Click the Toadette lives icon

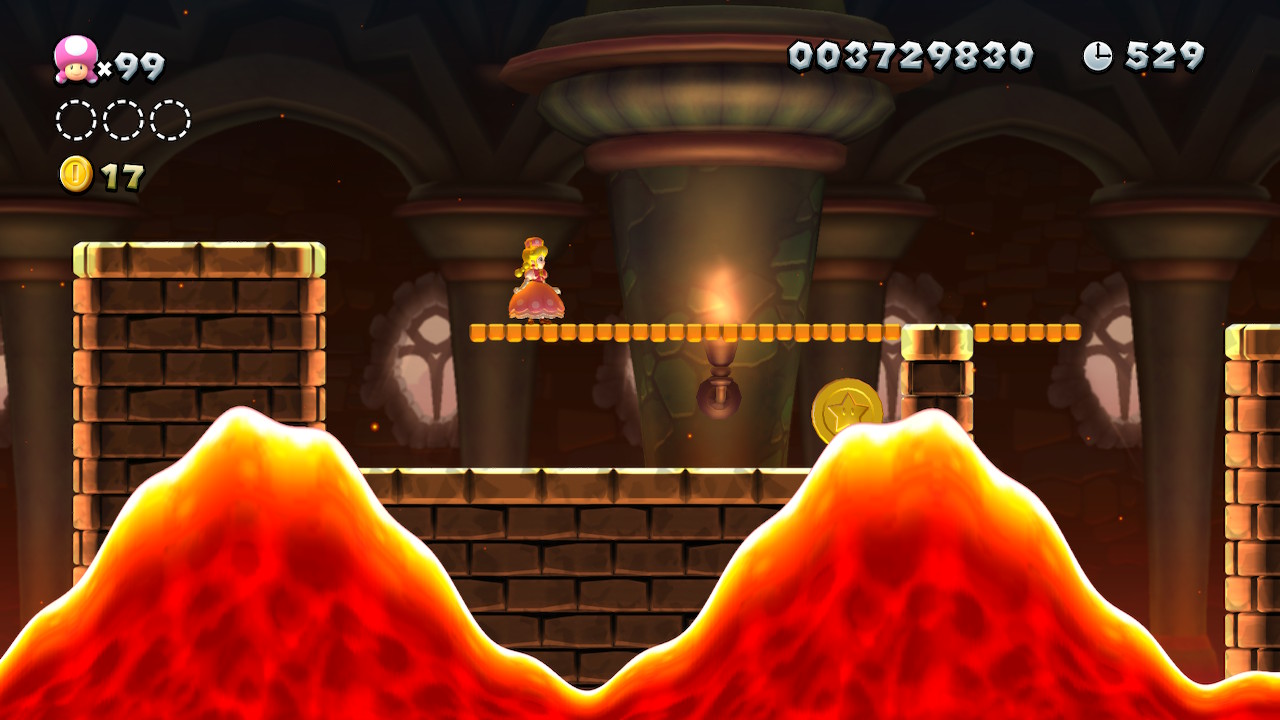click(76, 59)
